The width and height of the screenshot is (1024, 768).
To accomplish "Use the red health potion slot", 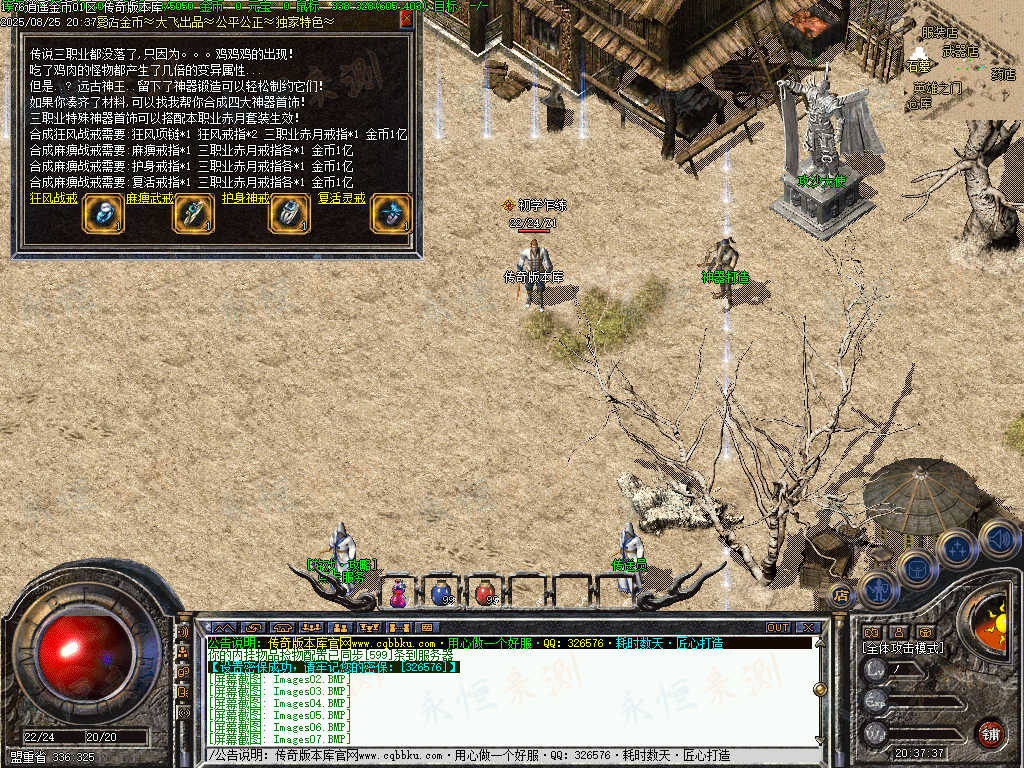I will pyautogui.click(x=484, y=593).
